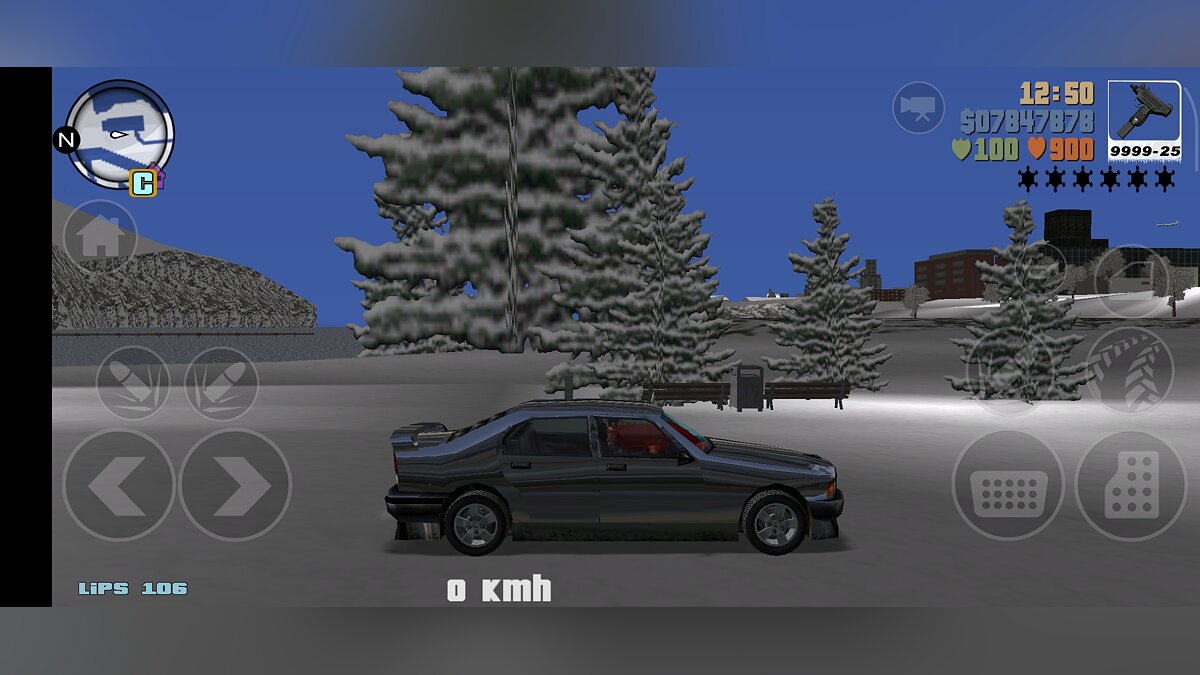The image size is (1200, 675).
Task: Fire drive-by shot to the right
Action: 221,383
